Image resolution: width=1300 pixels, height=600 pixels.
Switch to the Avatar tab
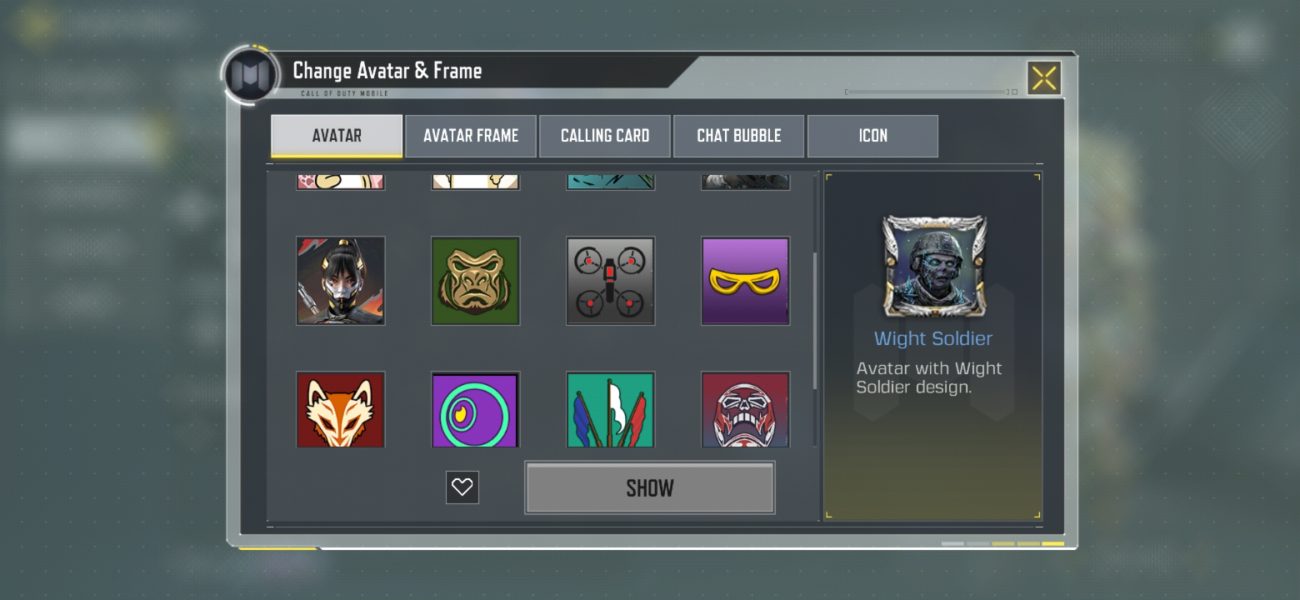pos(337,136)
